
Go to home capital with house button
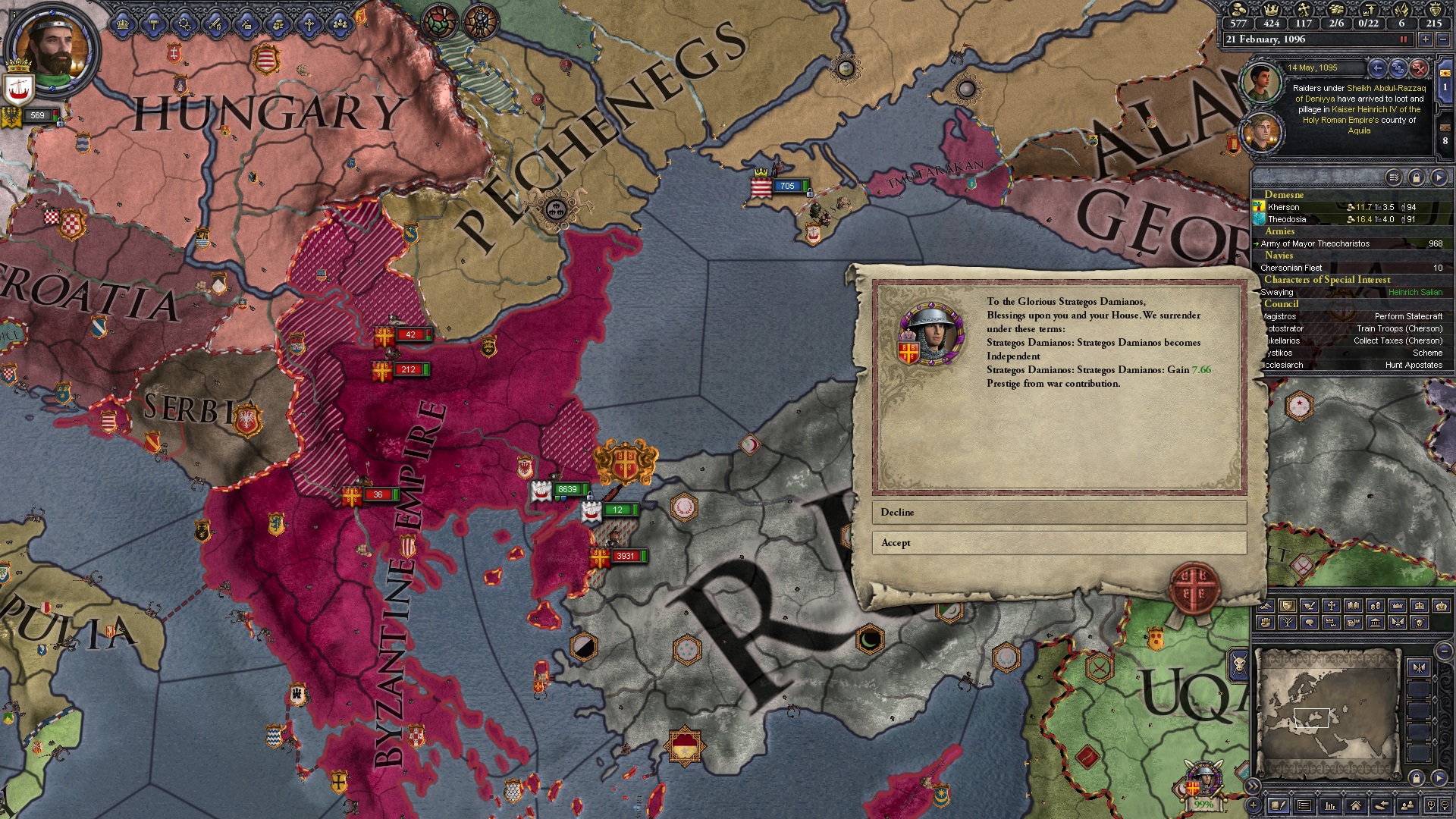1356,805
